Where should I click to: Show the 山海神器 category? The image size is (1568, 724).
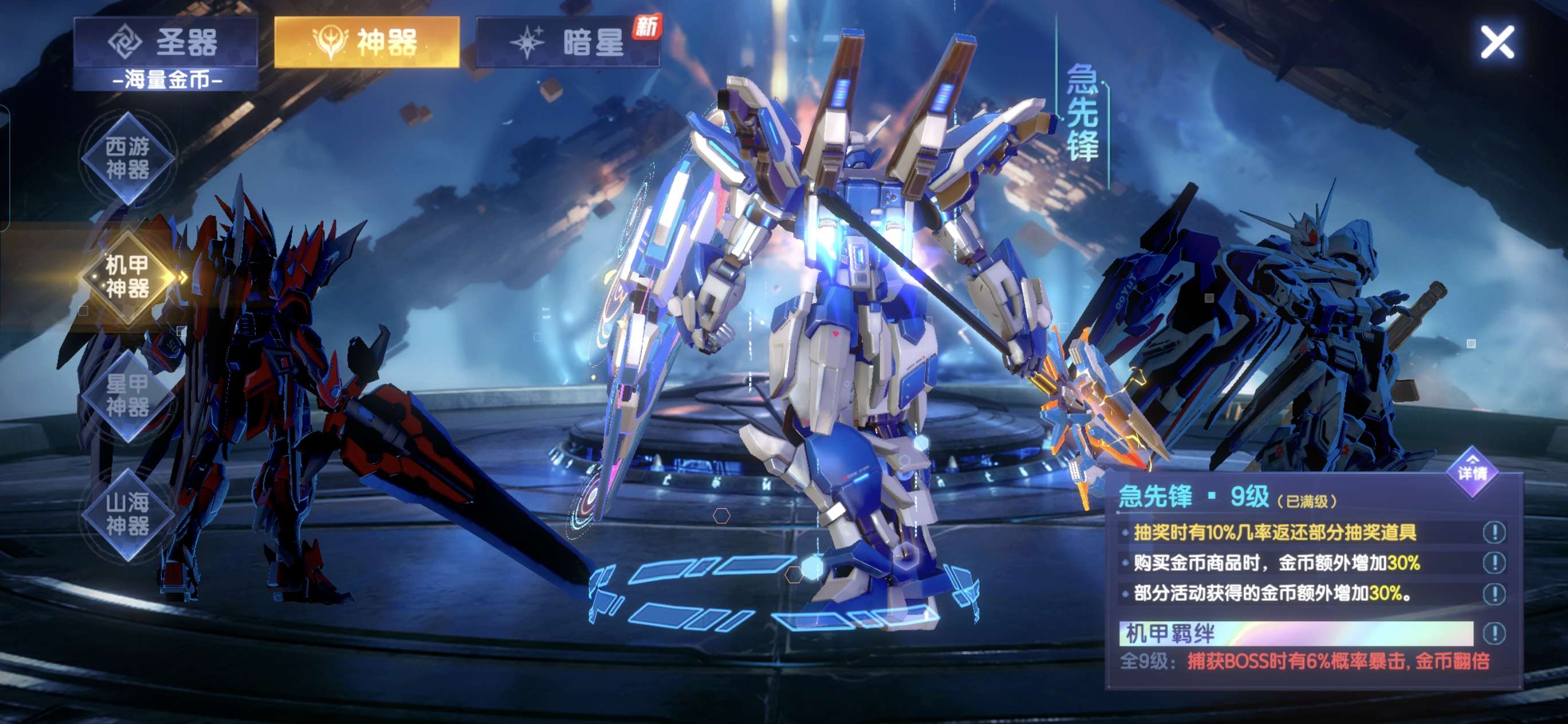pos(128,514)
